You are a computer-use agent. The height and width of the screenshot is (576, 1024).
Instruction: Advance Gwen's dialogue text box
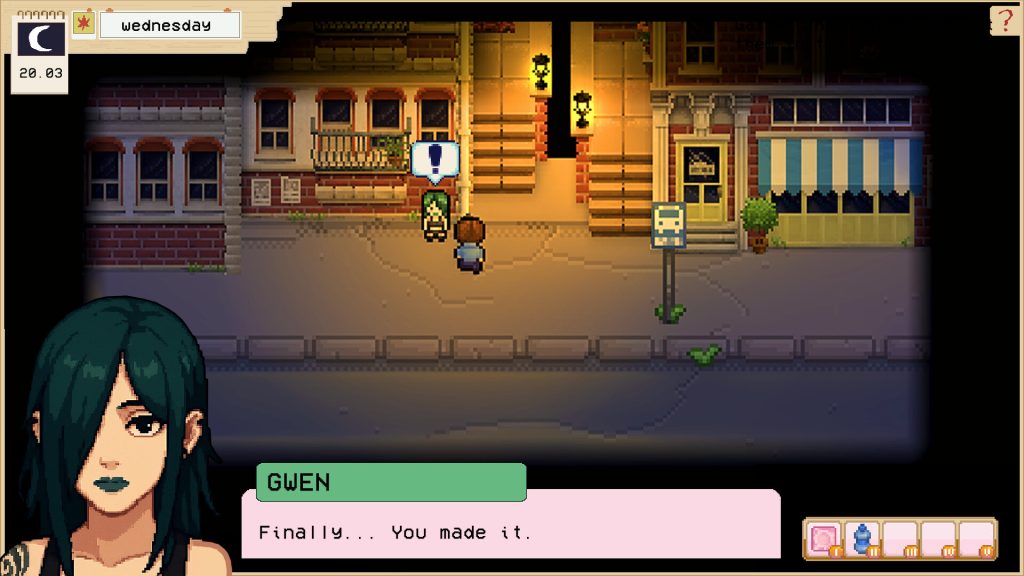[x=510, y=523]
